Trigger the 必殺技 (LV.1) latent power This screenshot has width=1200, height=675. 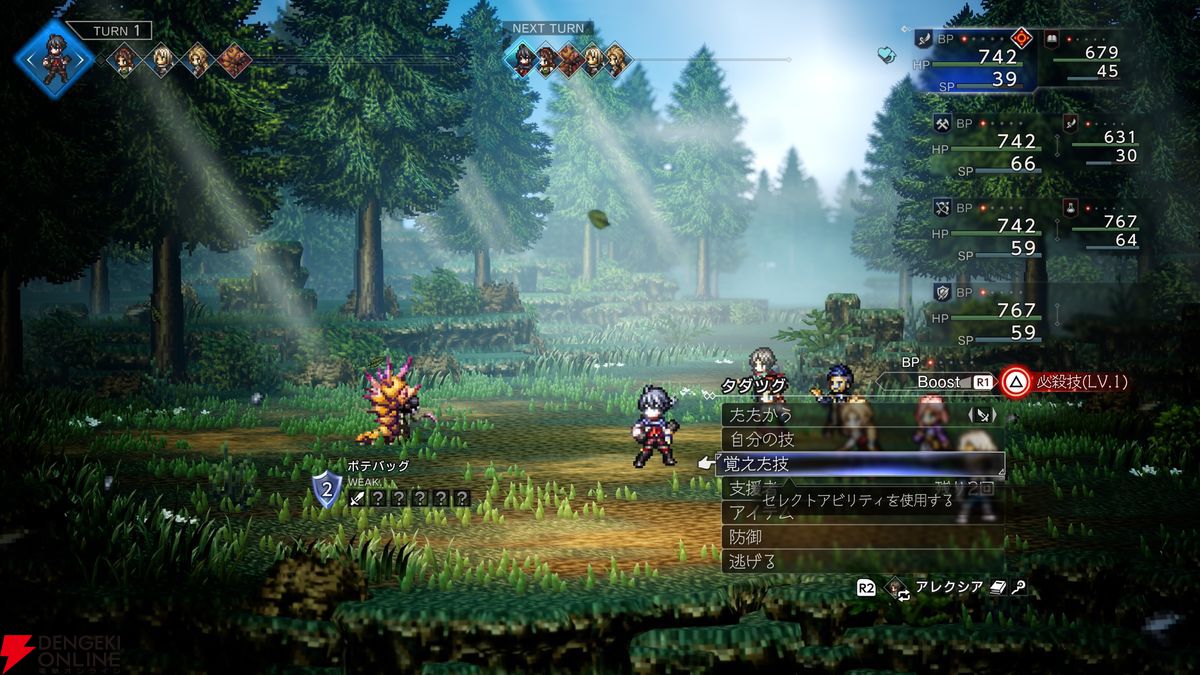pyautogui.click(x=1065, y=381)
